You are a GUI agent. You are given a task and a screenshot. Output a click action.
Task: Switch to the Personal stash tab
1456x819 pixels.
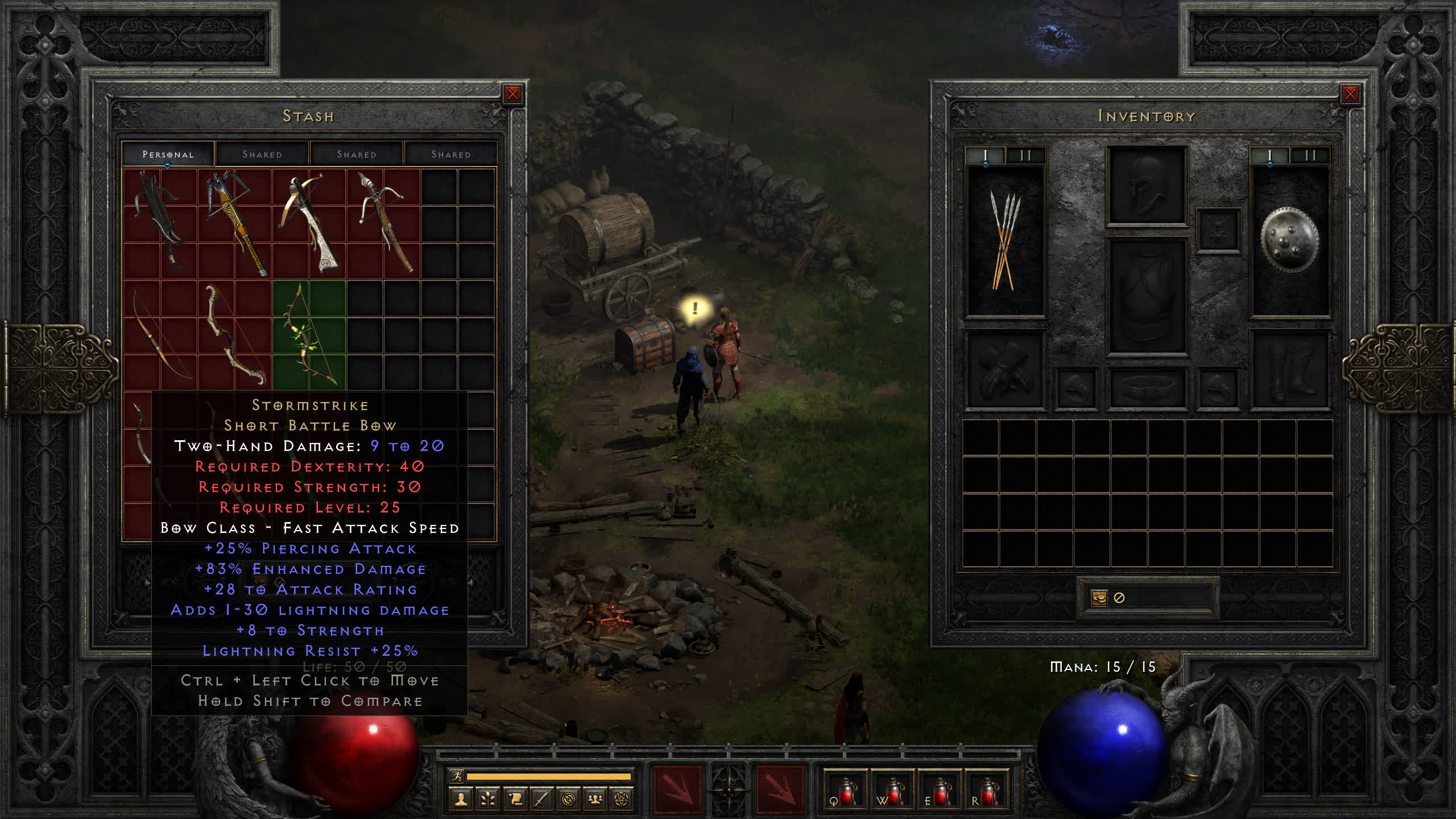coord(168,154)
